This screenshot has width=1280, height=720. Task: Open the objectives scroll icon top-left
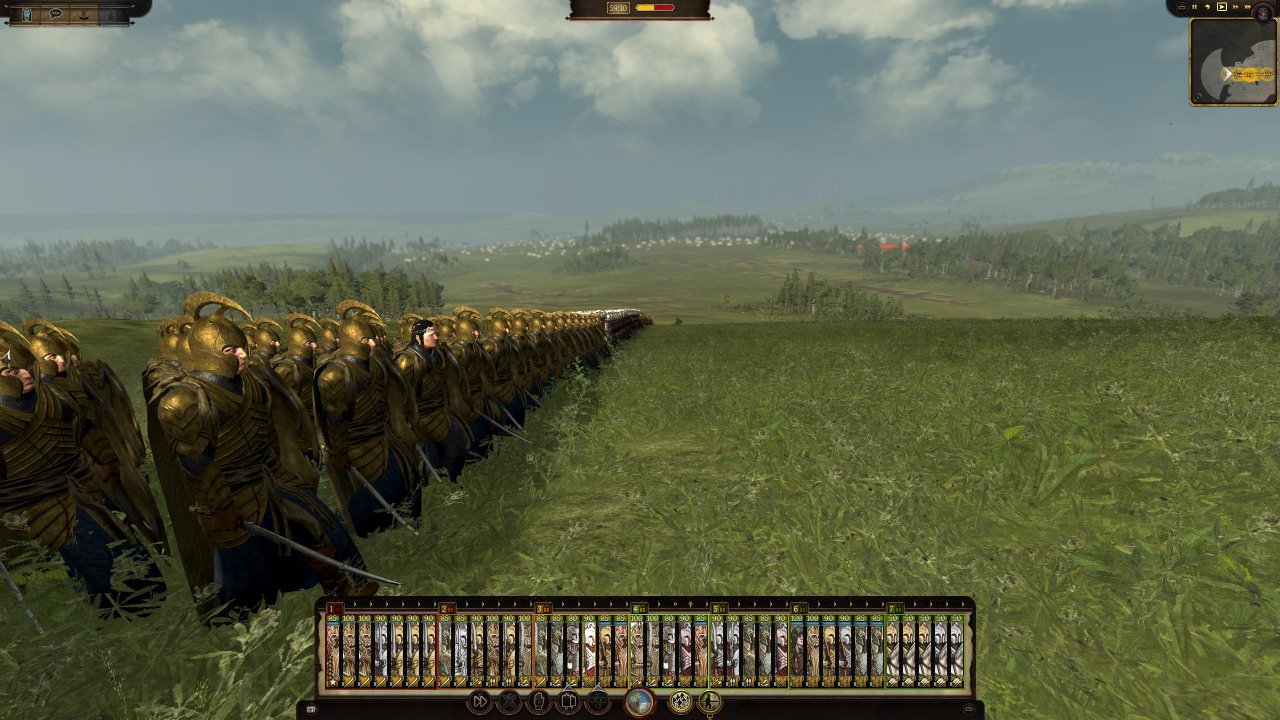click(27, 14)
